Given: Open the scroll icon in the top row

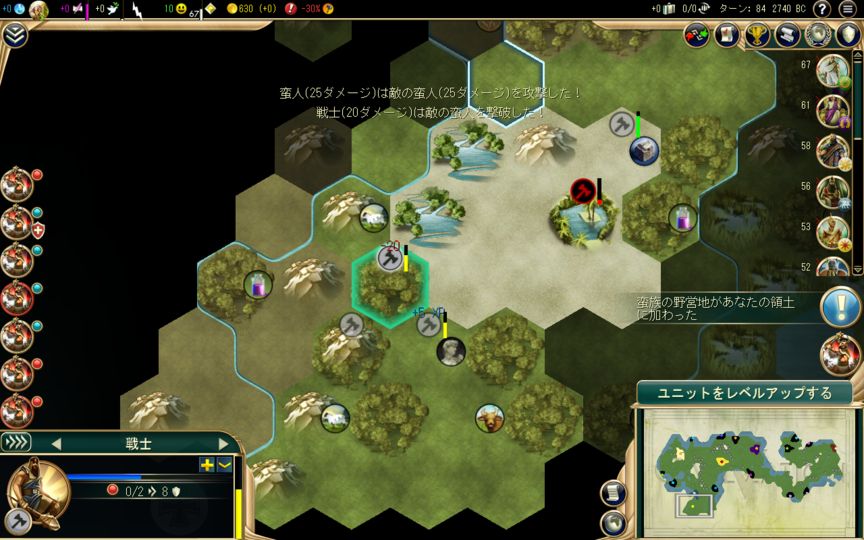Looking at the screenshot, I should 789,35.
